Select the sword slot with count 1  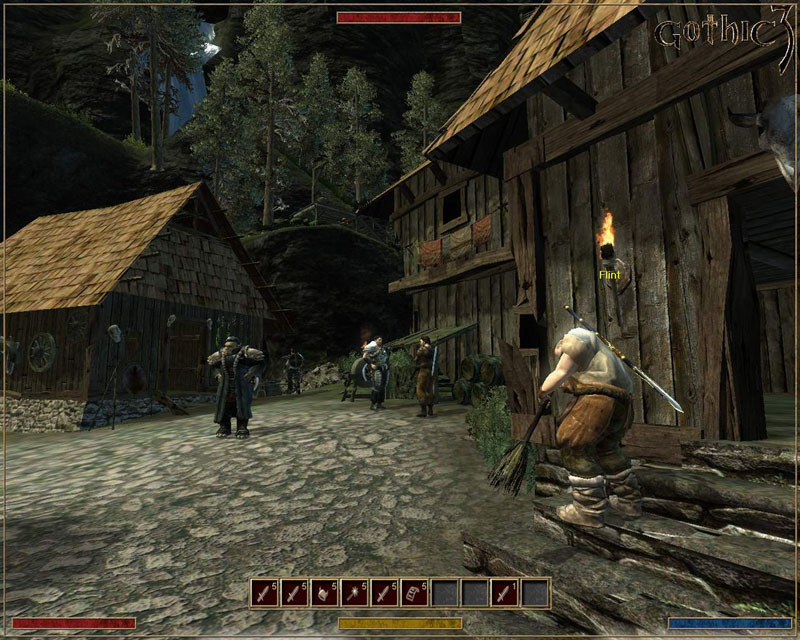505,593
